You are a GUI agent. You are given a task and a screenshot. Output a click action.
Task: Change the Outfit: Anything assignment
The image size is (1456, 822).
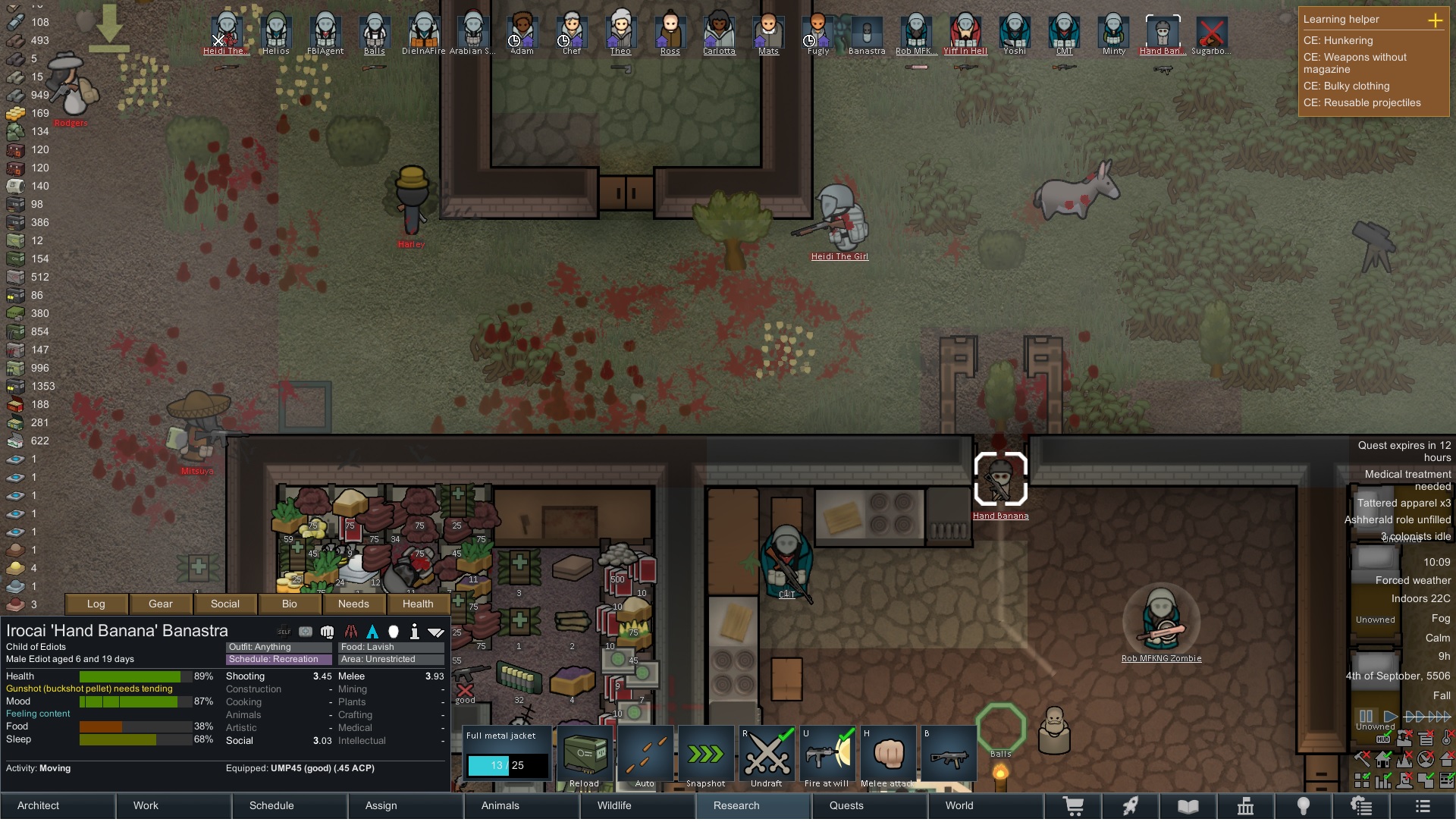278,647
